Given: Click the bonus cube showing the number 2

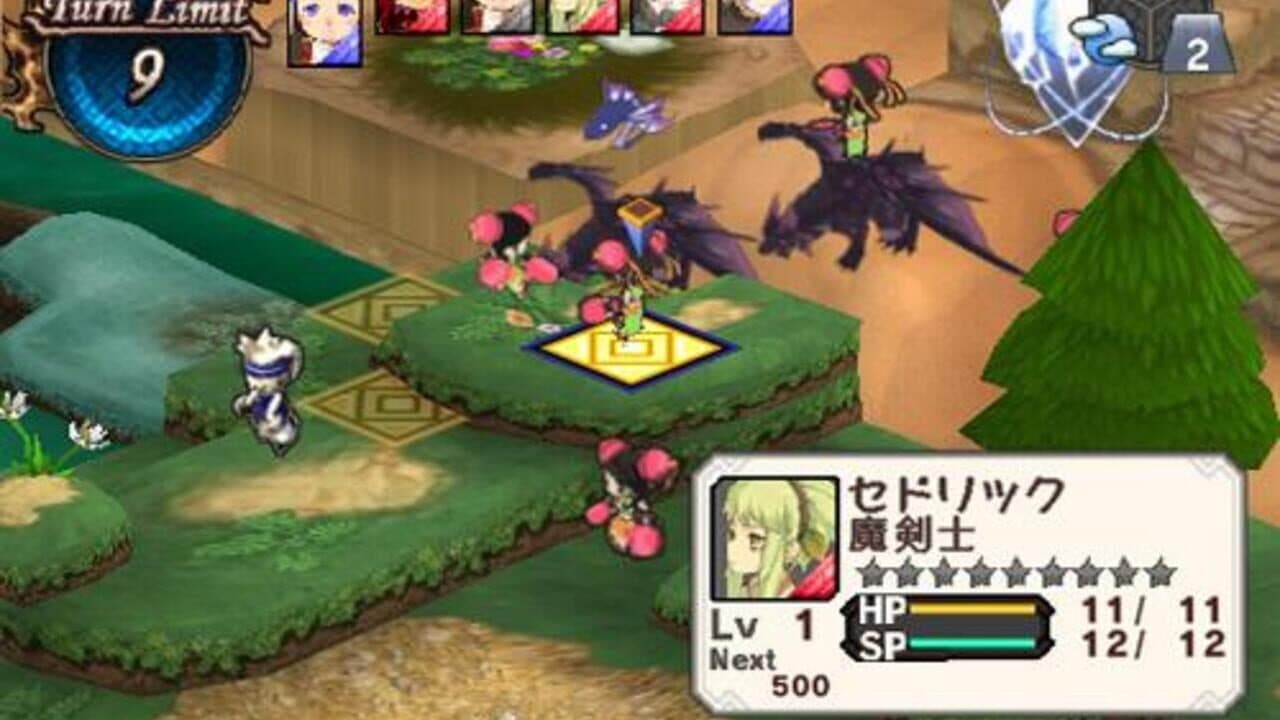Looking at the screenshot, I should click(1196, 48).
